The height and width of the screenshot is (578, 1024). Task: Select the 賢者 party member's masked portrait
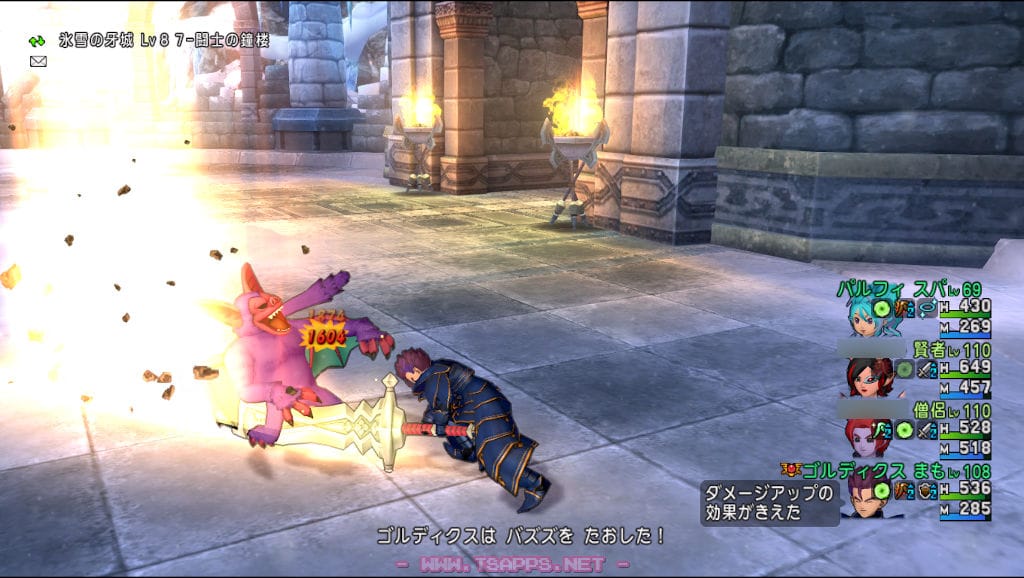click(863, 376)
